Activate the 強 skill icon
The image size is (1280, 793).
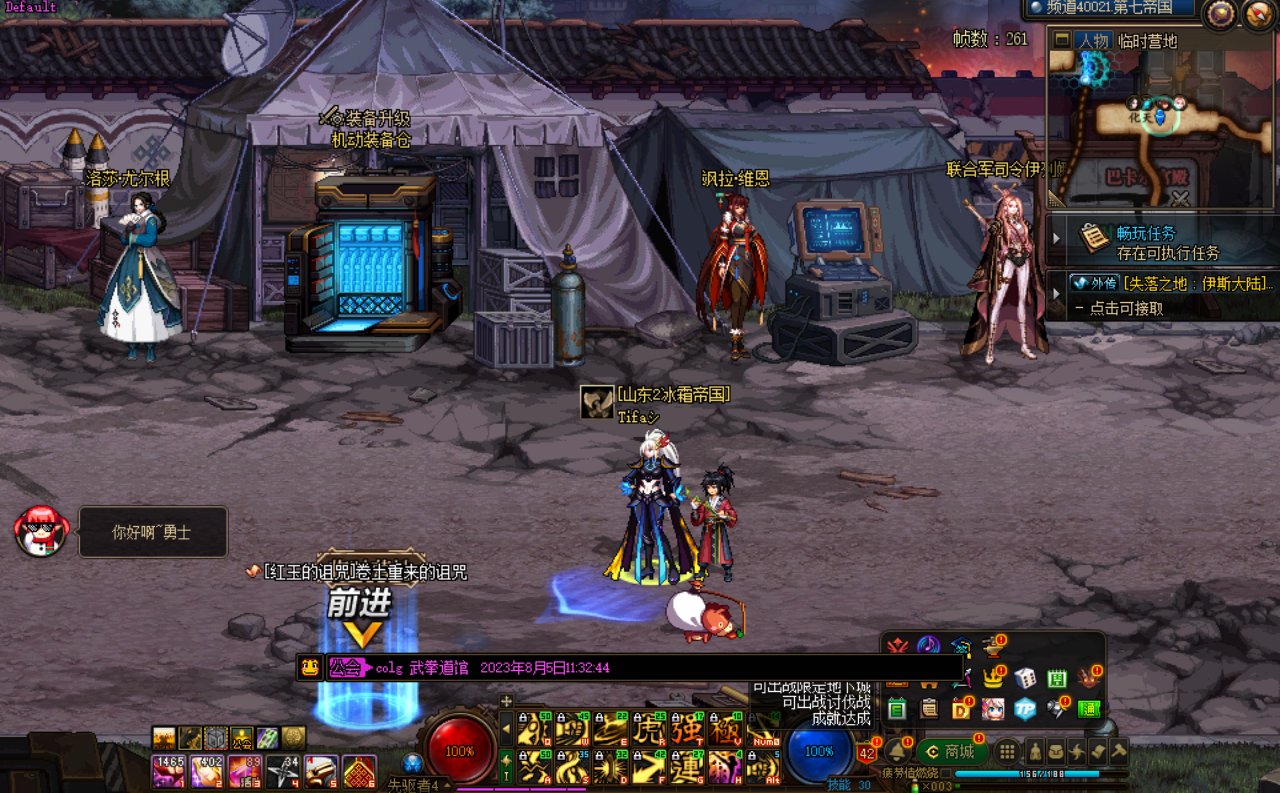point(687,728)
